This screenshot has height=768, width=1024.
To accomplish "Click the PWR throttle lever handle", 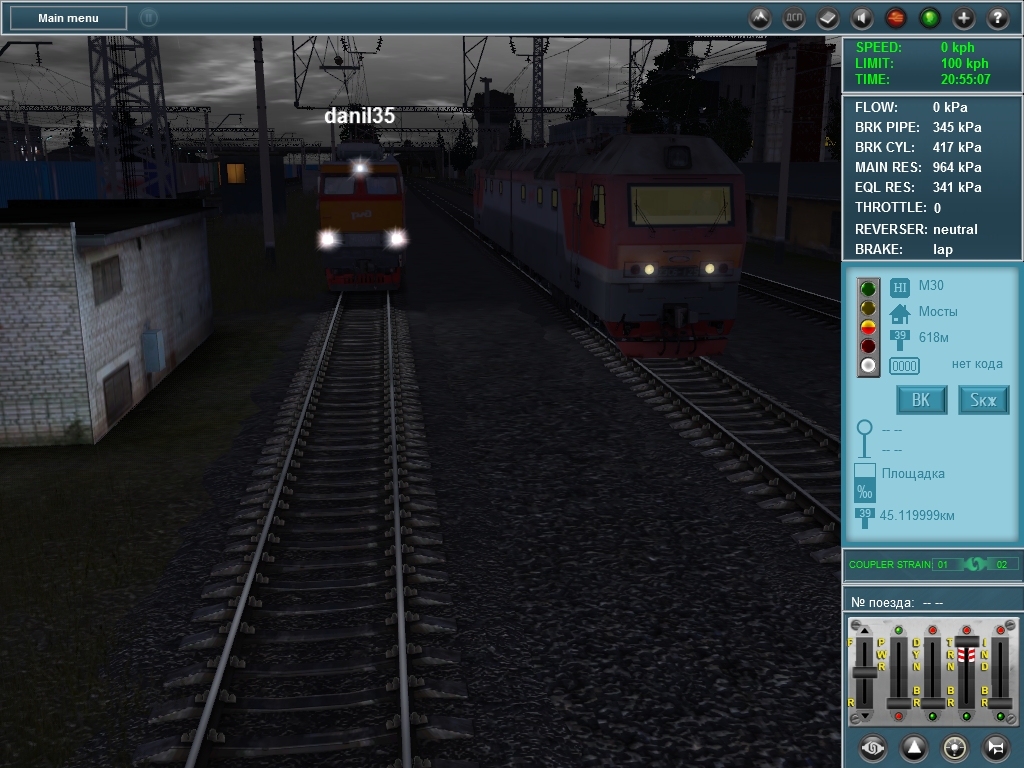I will [898, 703].
